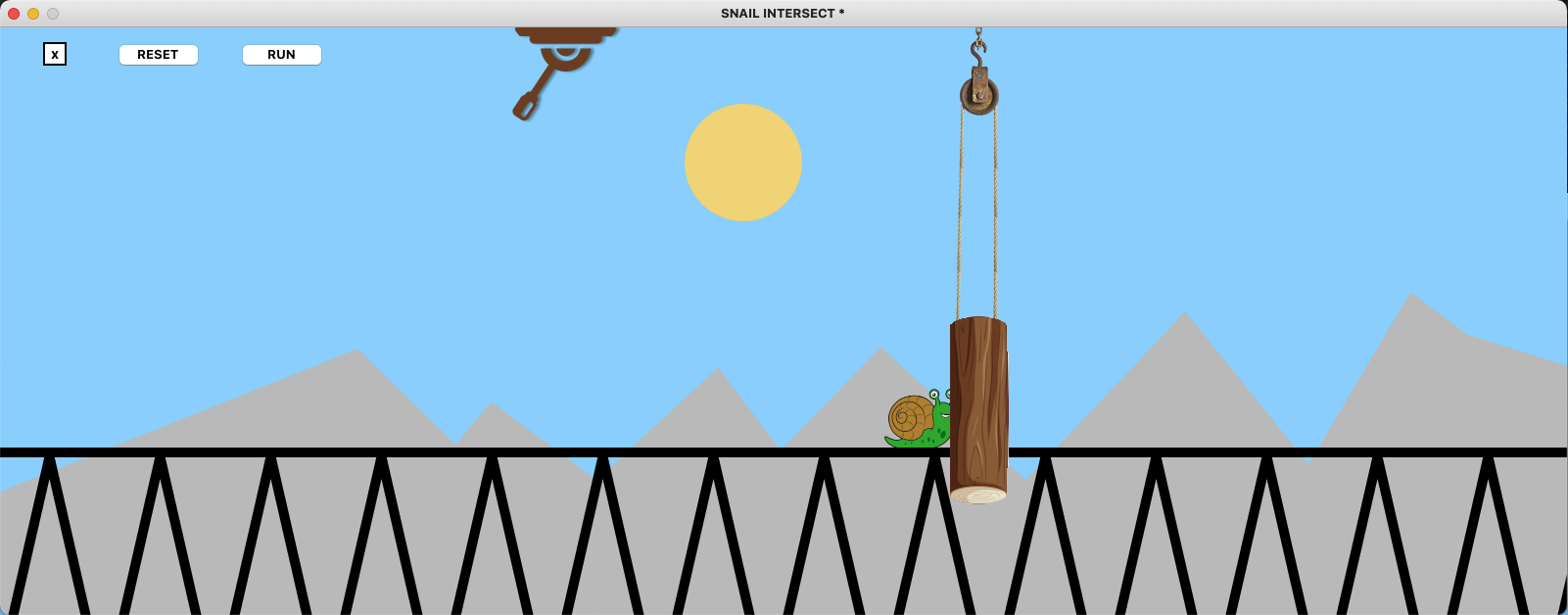Minimize the window using the yellow button
This screenshot has width=1568, height=615.
[33, 14]
